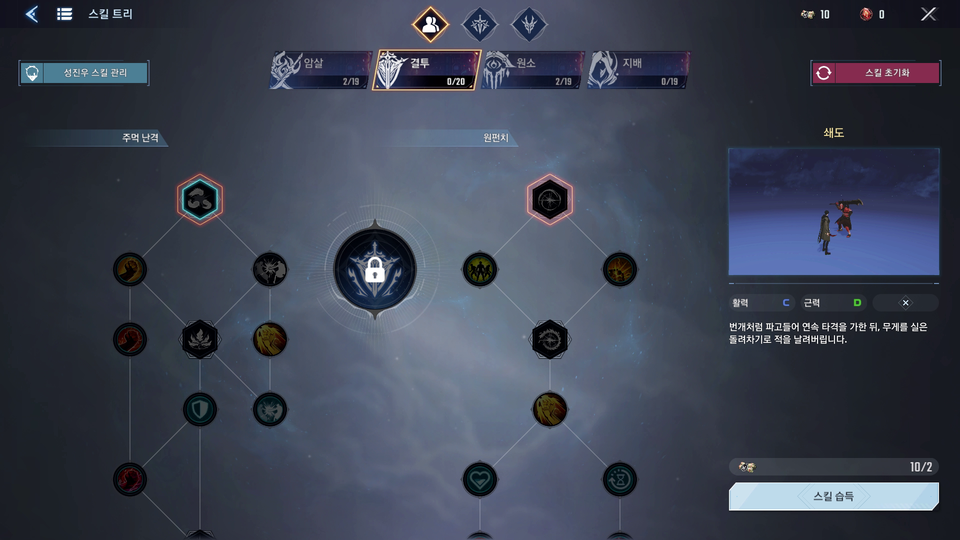Select the heart skill node
This screenshot has height=540, width=960.
coord(480,479)
